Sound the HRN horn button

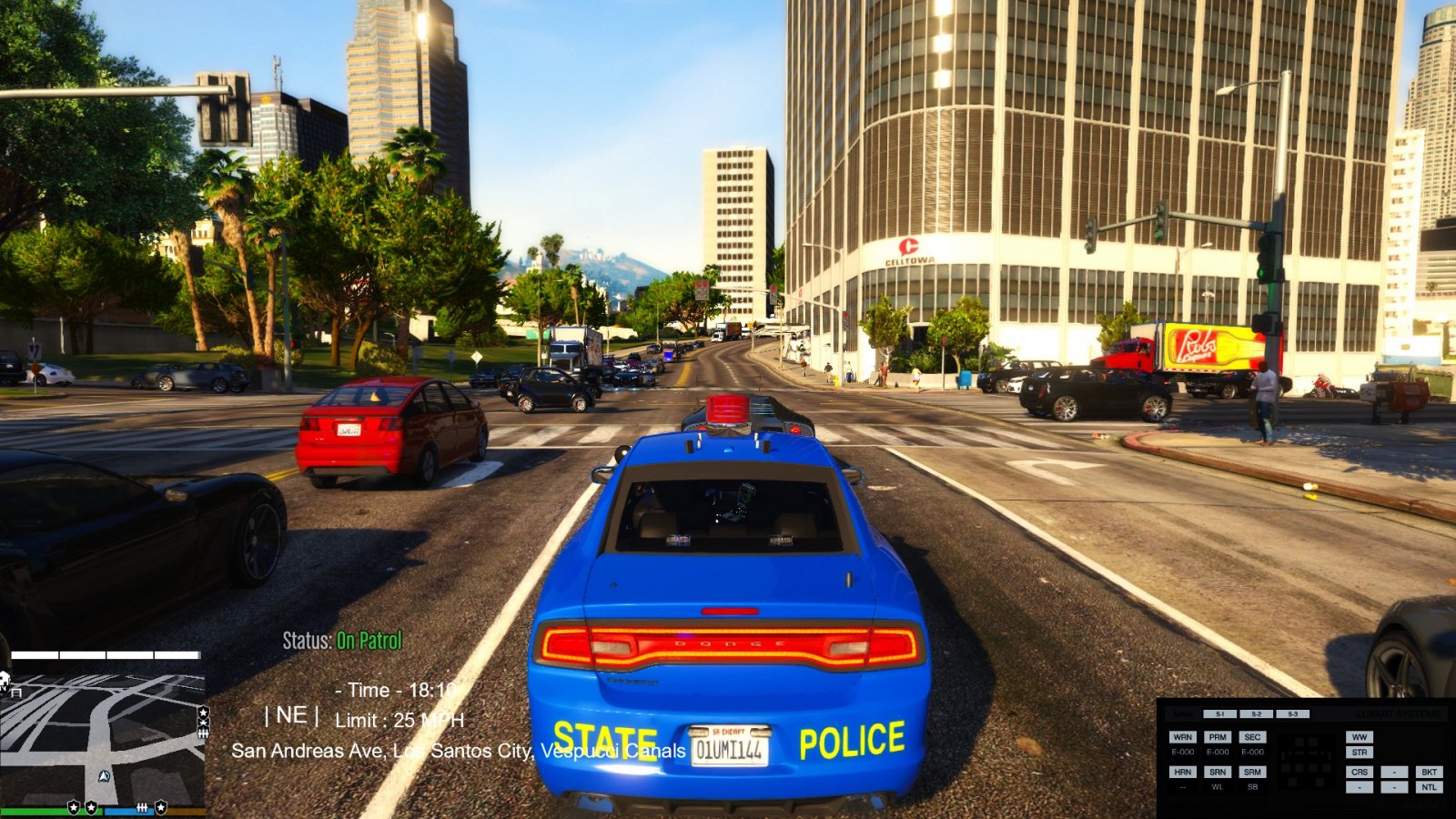[1183, 772]
